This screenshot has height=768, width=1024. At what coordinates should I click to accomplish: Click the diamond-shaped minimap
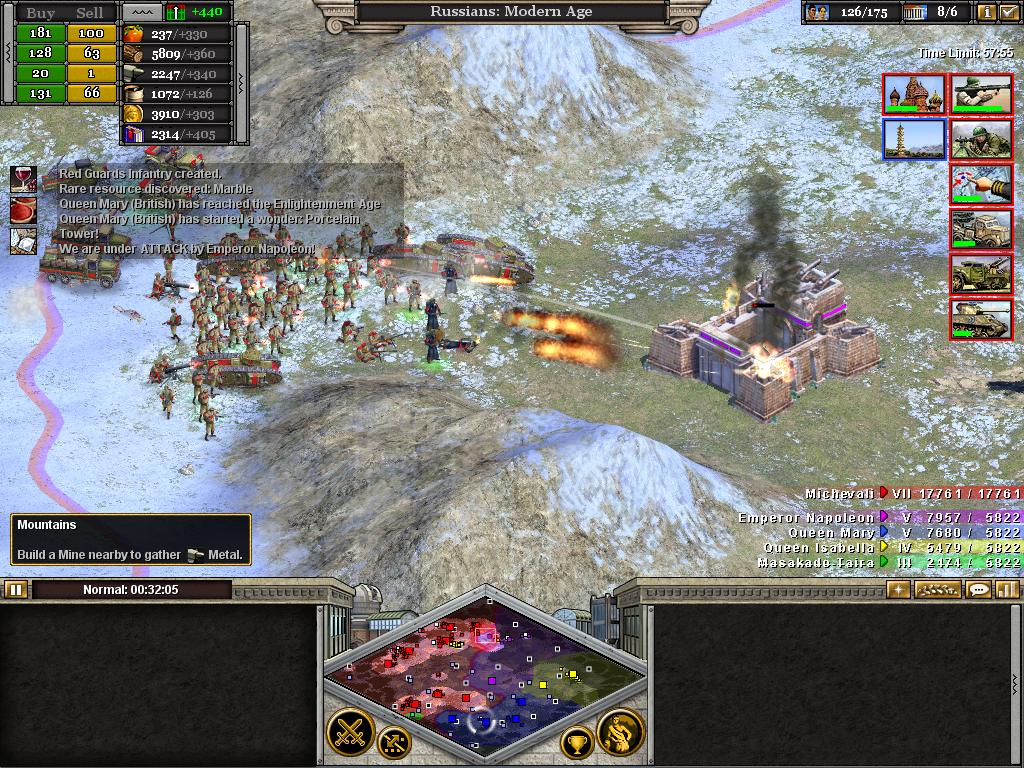[x=485, y=670]
